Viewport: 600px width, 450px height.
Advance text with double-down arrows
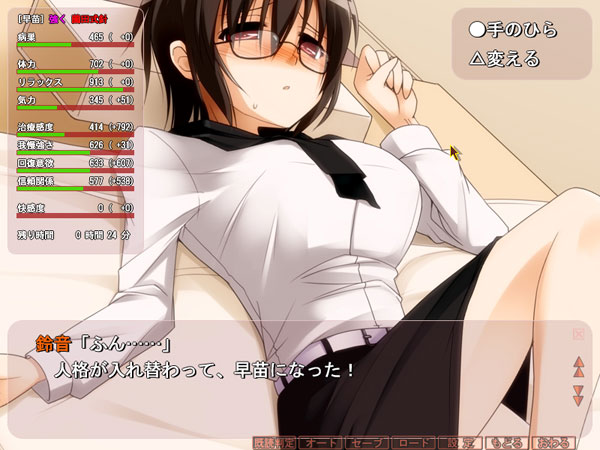click(x=578, y=394)
